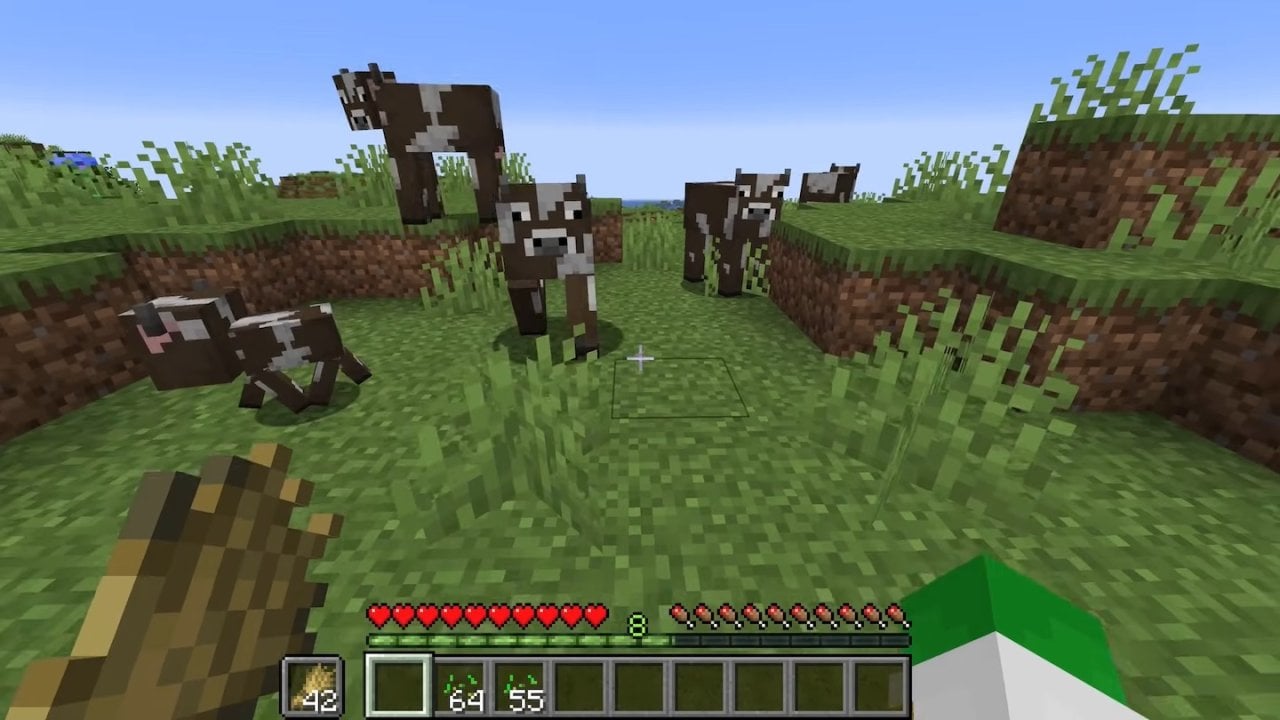Click the crosshair at screen center
Viewport: 1280px width, 720px height.
click(640, 357)
